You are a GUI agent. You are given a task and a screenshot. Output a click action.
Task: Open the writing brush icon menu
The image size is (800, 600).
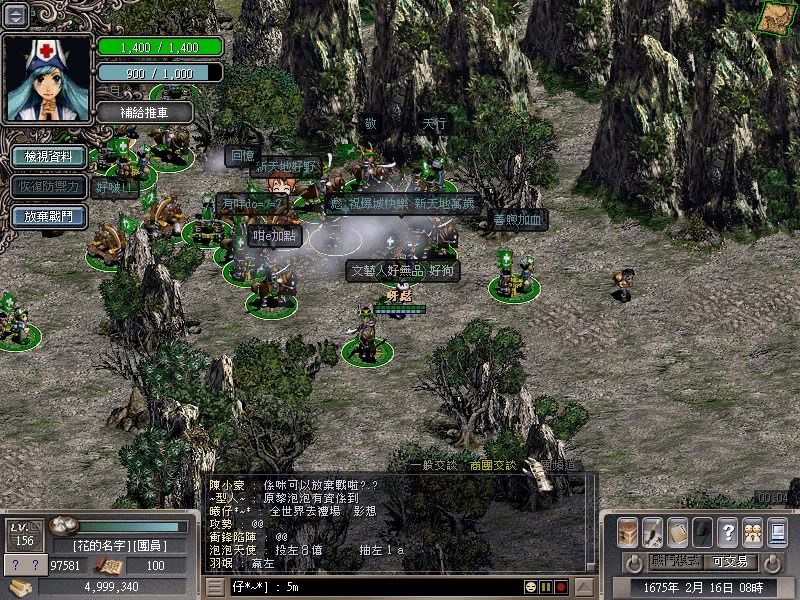click(x=653, y=531)
